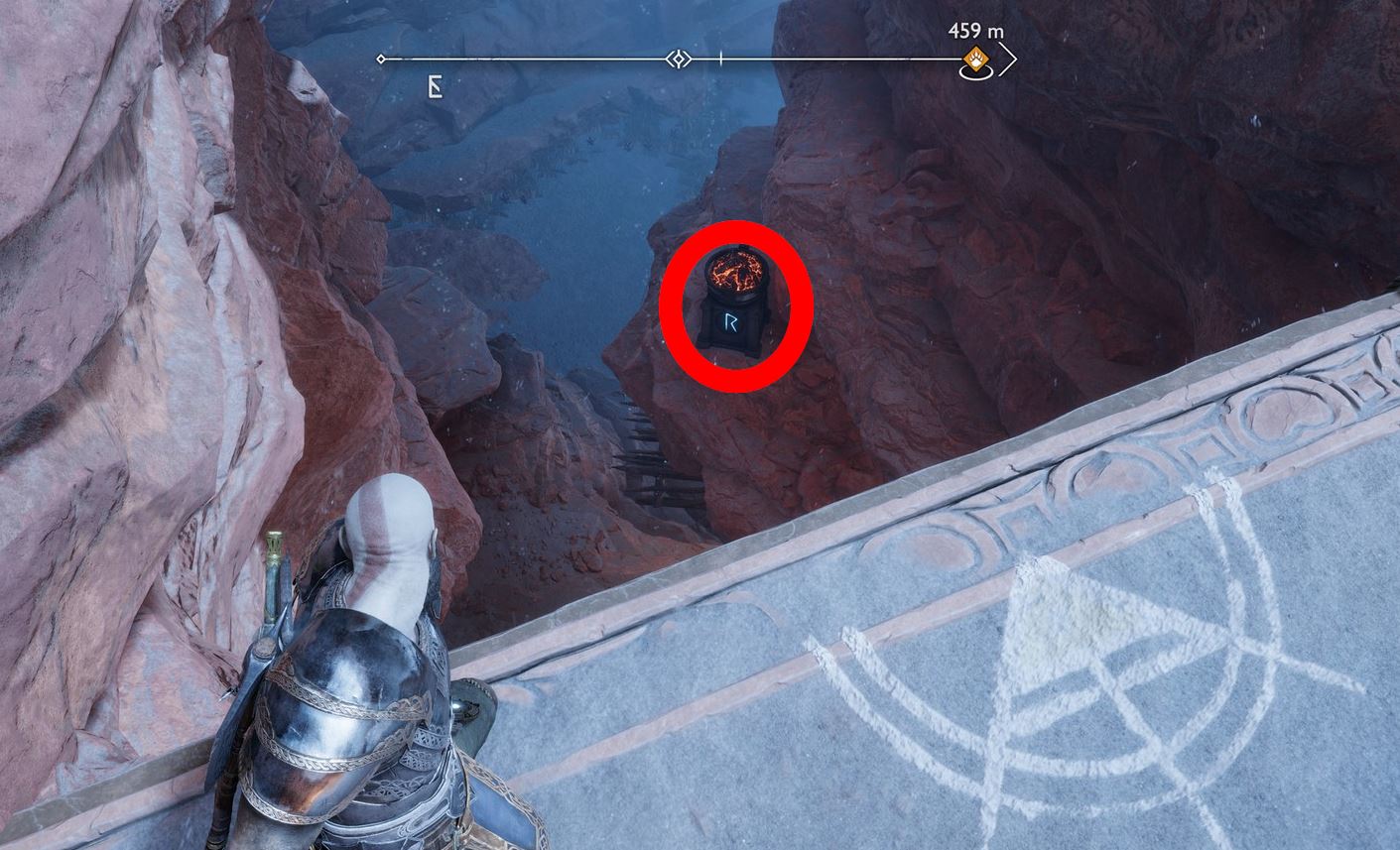Toggle the small tick mark on the compass bar
Viewport: 1400px width, 850px height.
(x=721, y=58)
